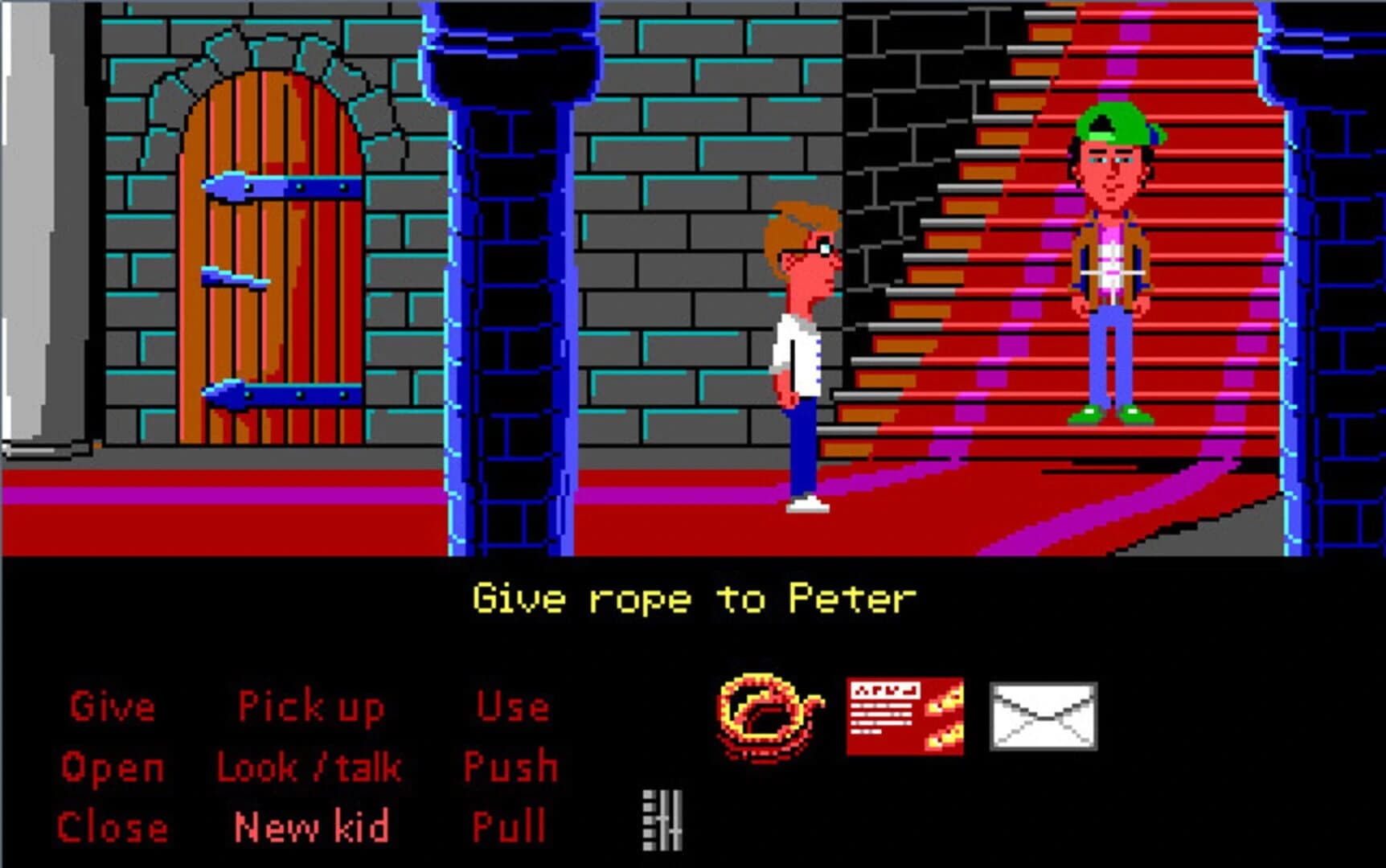The image size is (1386, 868).
Task: Choose the Use verb
Action: [x=512, y=707]
